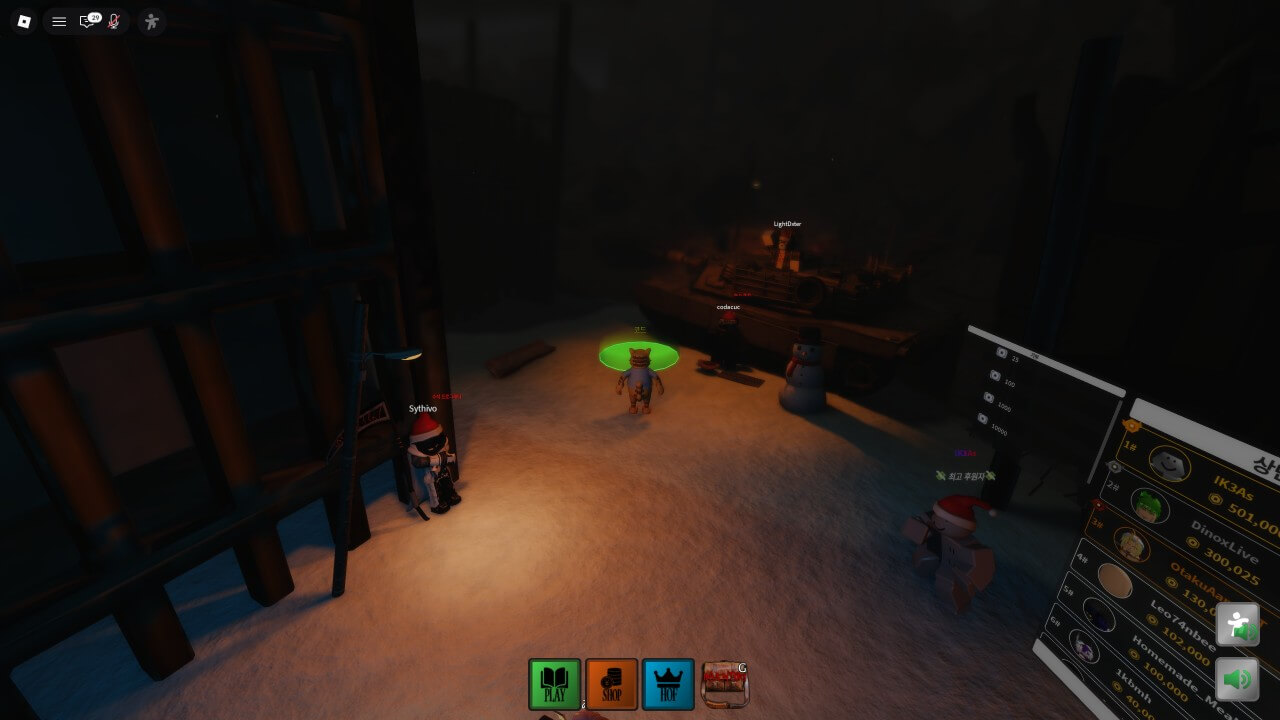Image resolution: width=1280 pixels, height=720 pixels.
Task: Select the leather bag item slot
Action: (724, 685)
